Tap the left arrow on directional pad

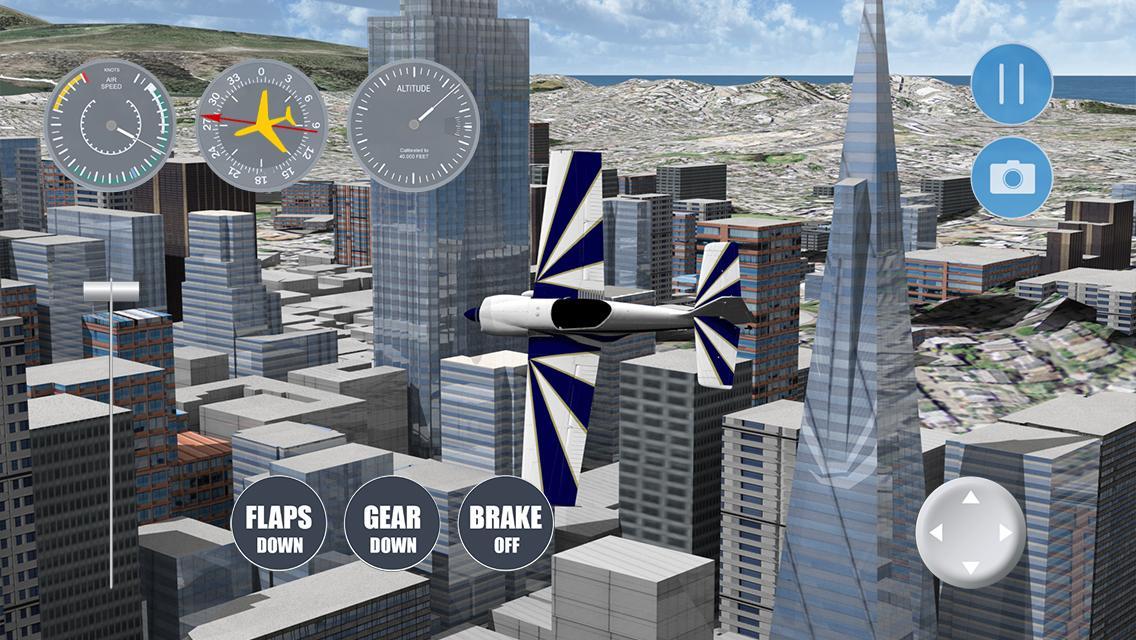[935, 532]
